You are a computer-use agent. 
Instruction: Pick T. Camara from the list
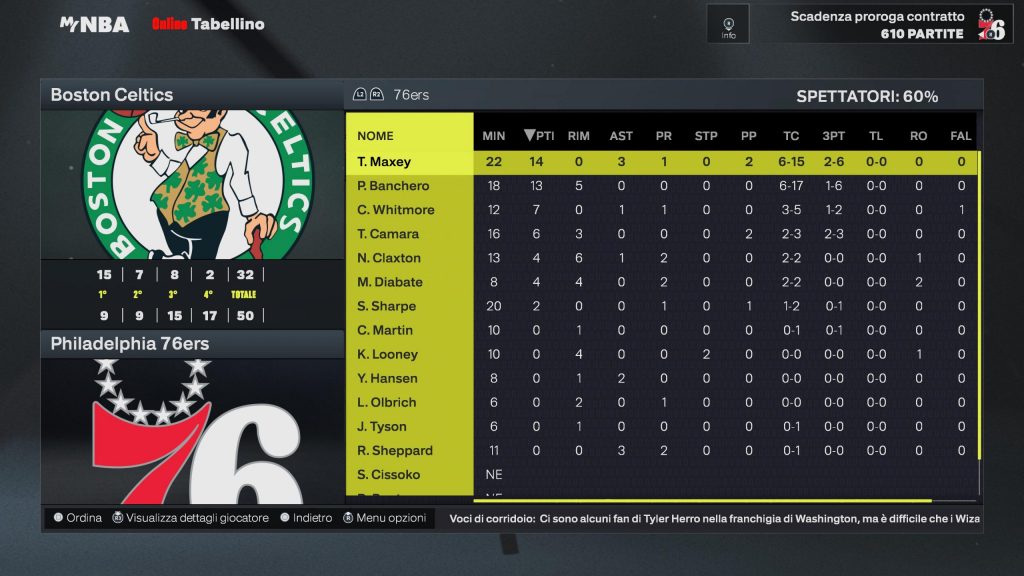(x=388, y=234)
